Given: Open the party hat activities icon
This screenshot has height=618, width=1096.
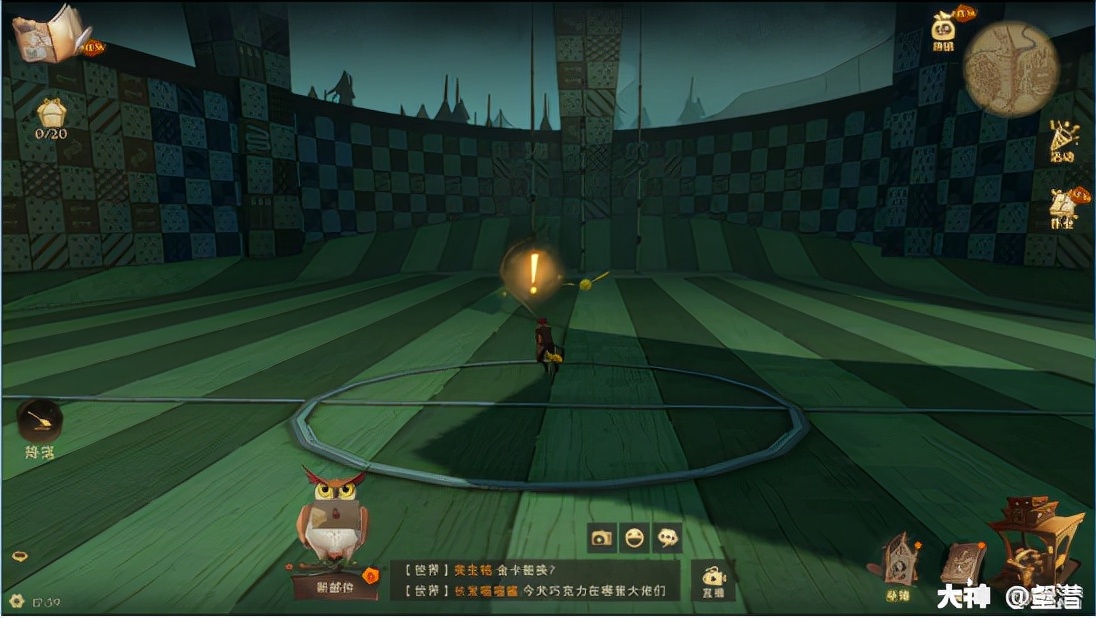Looking at the screenshot, I should coord(1063,141).
